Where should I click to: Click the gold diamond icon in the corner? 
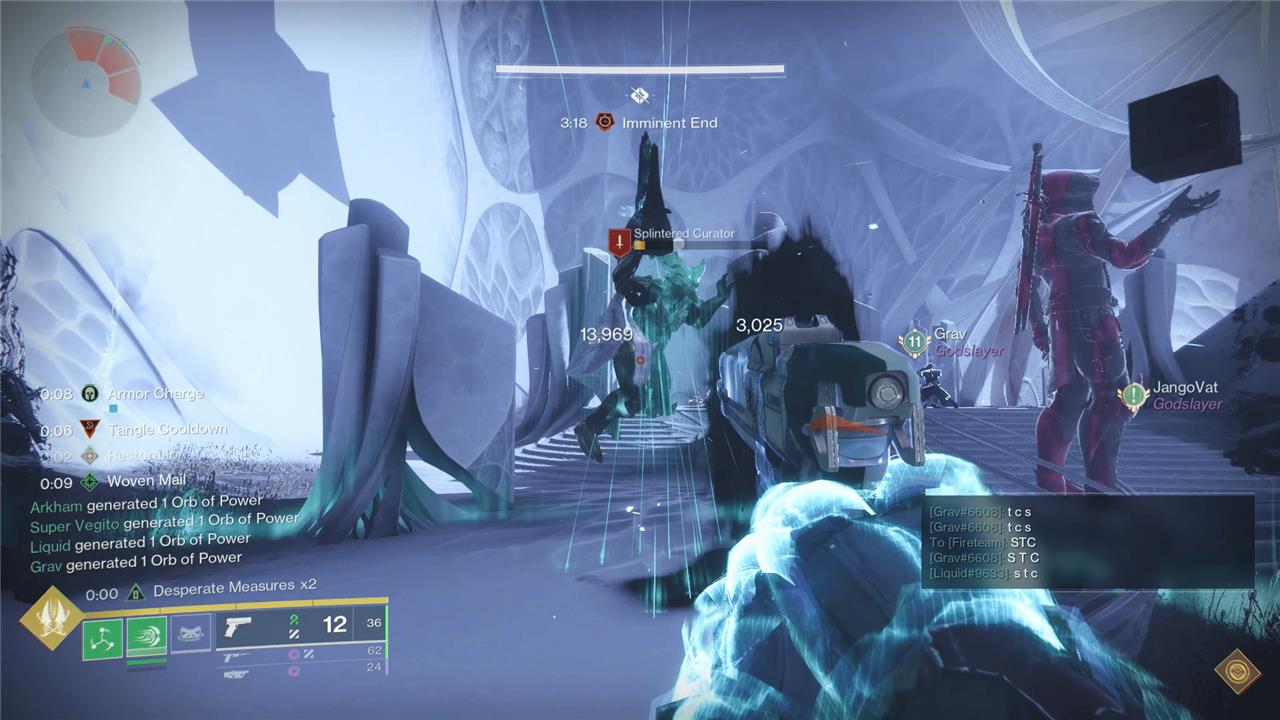pyautogui.click(x=1237, y=671)
